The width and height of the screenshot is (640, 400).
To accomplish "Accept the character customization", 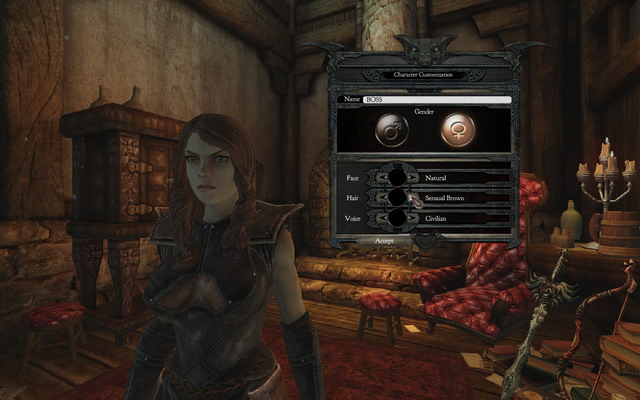I will (x=385, y=241).
